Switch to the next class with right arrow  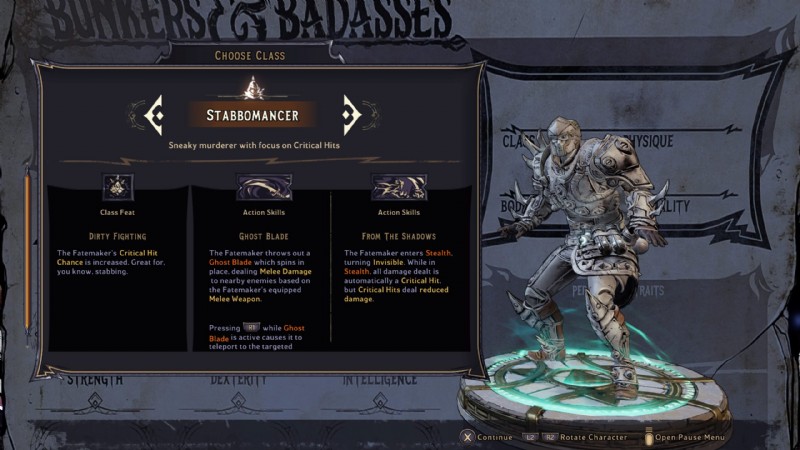351,115
